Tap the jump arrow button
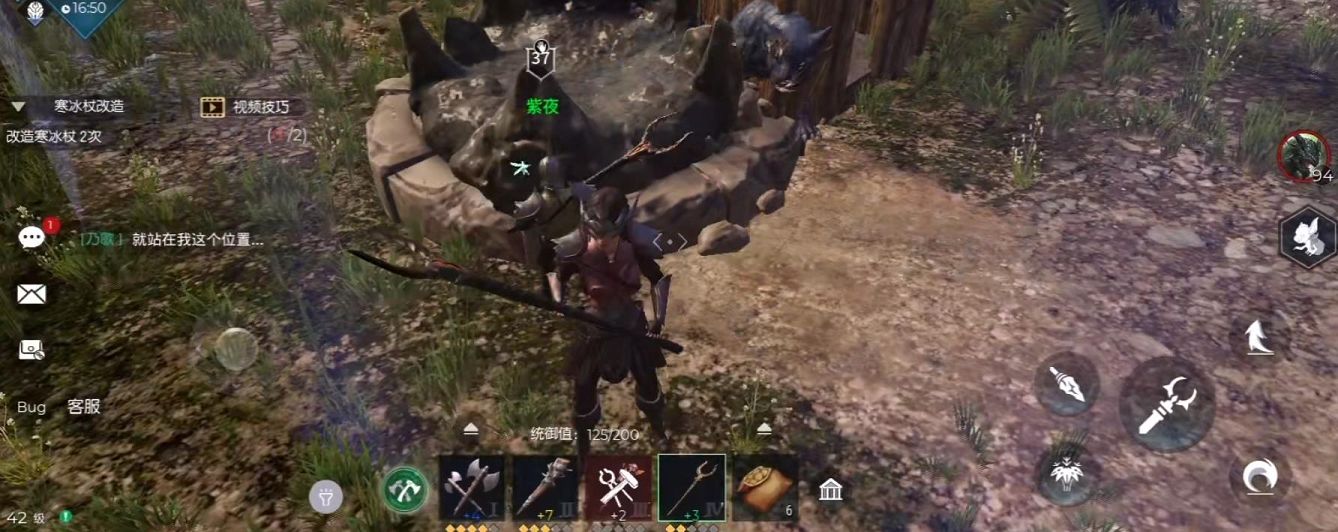Image resolution: width=1338 pixels, height=532 pixels. click(1258, 338)
